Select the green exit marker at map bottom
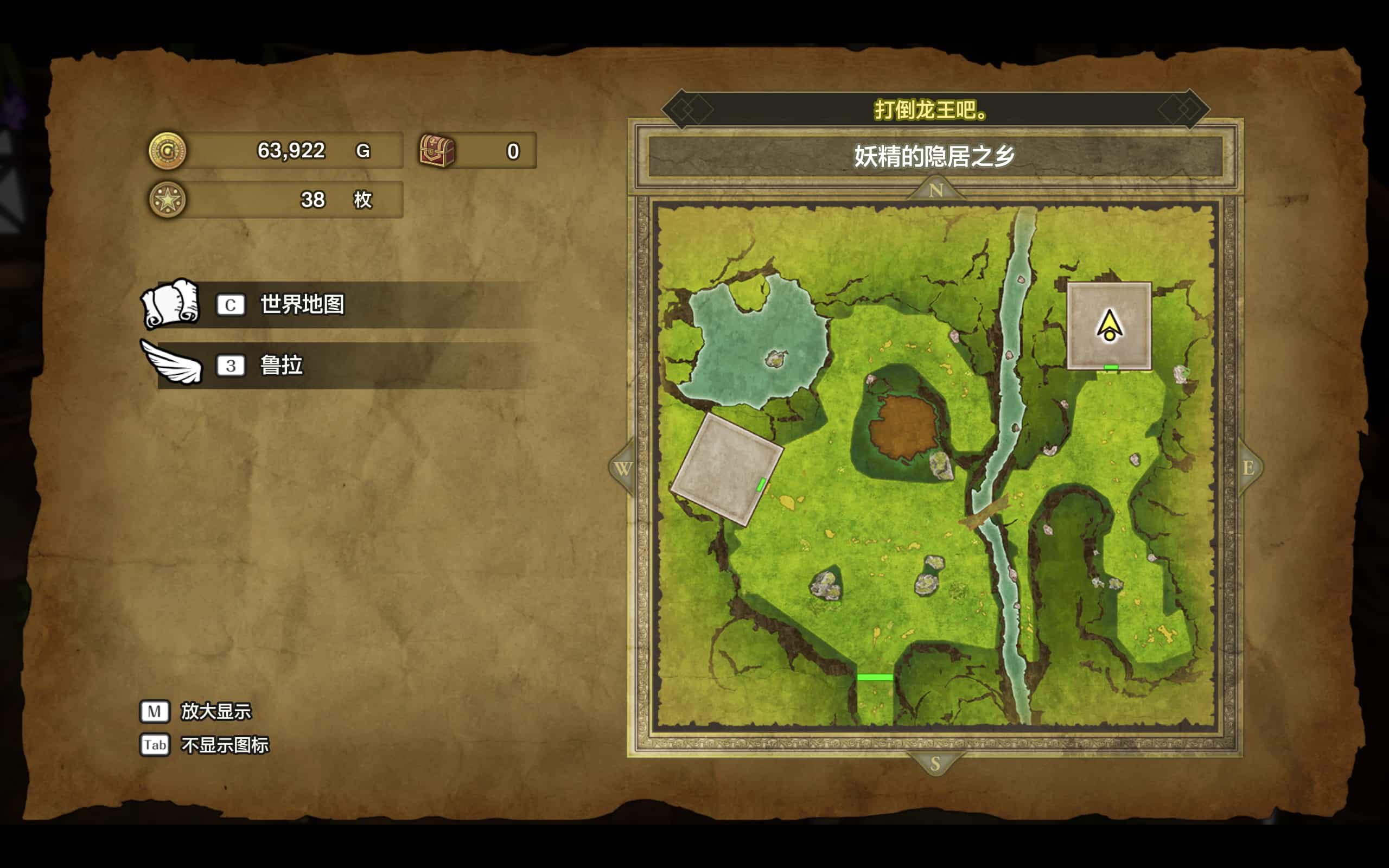 coord(875,678)
